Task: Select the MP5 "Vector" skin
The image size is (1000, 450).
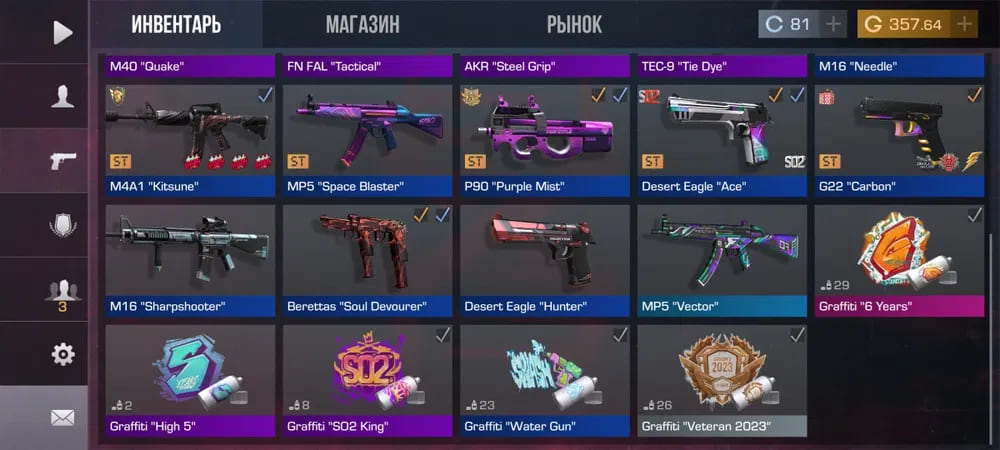Action: pos(722,260)
